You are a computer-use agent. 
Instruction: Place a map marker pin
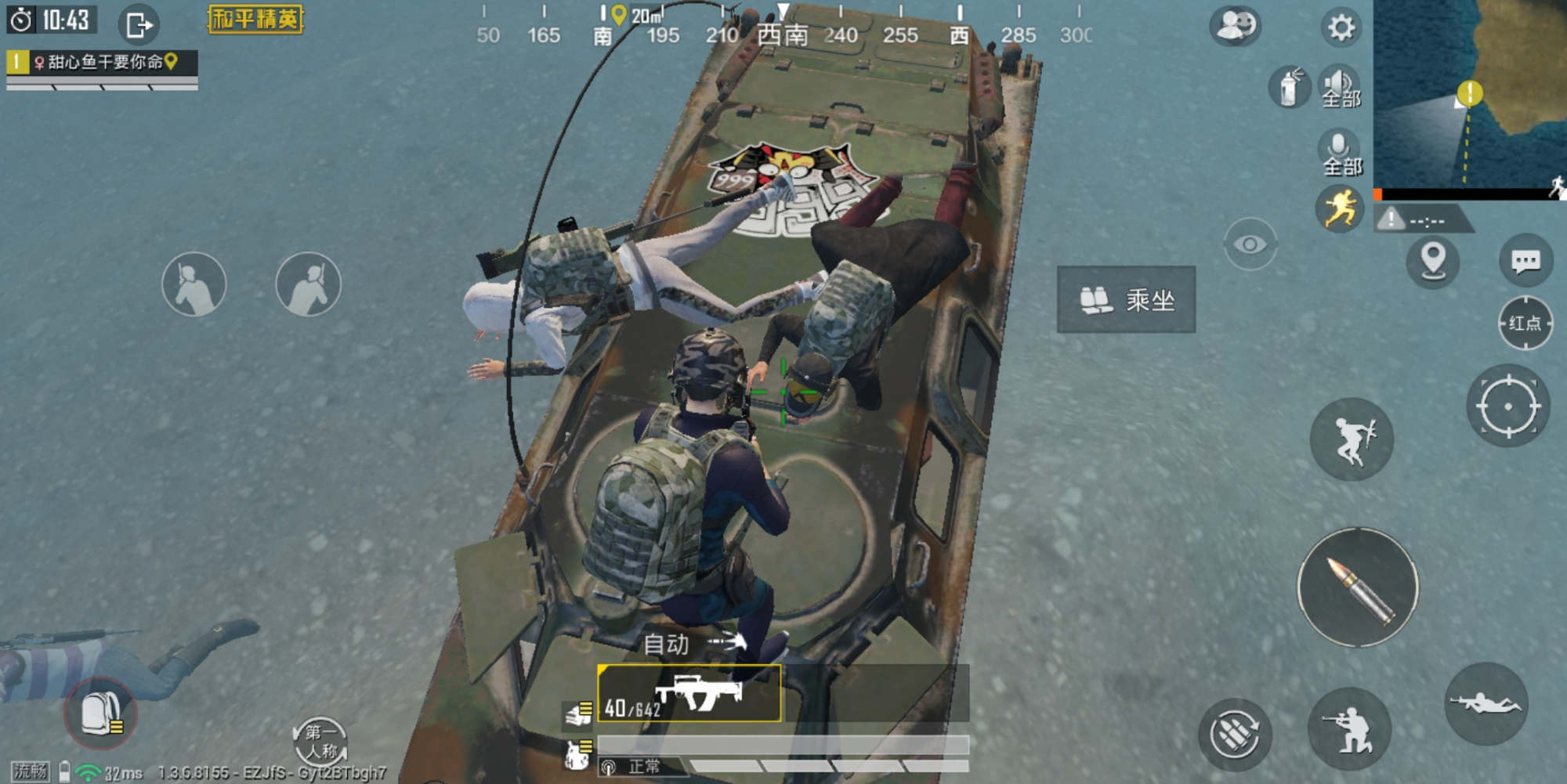(1433, 260)
